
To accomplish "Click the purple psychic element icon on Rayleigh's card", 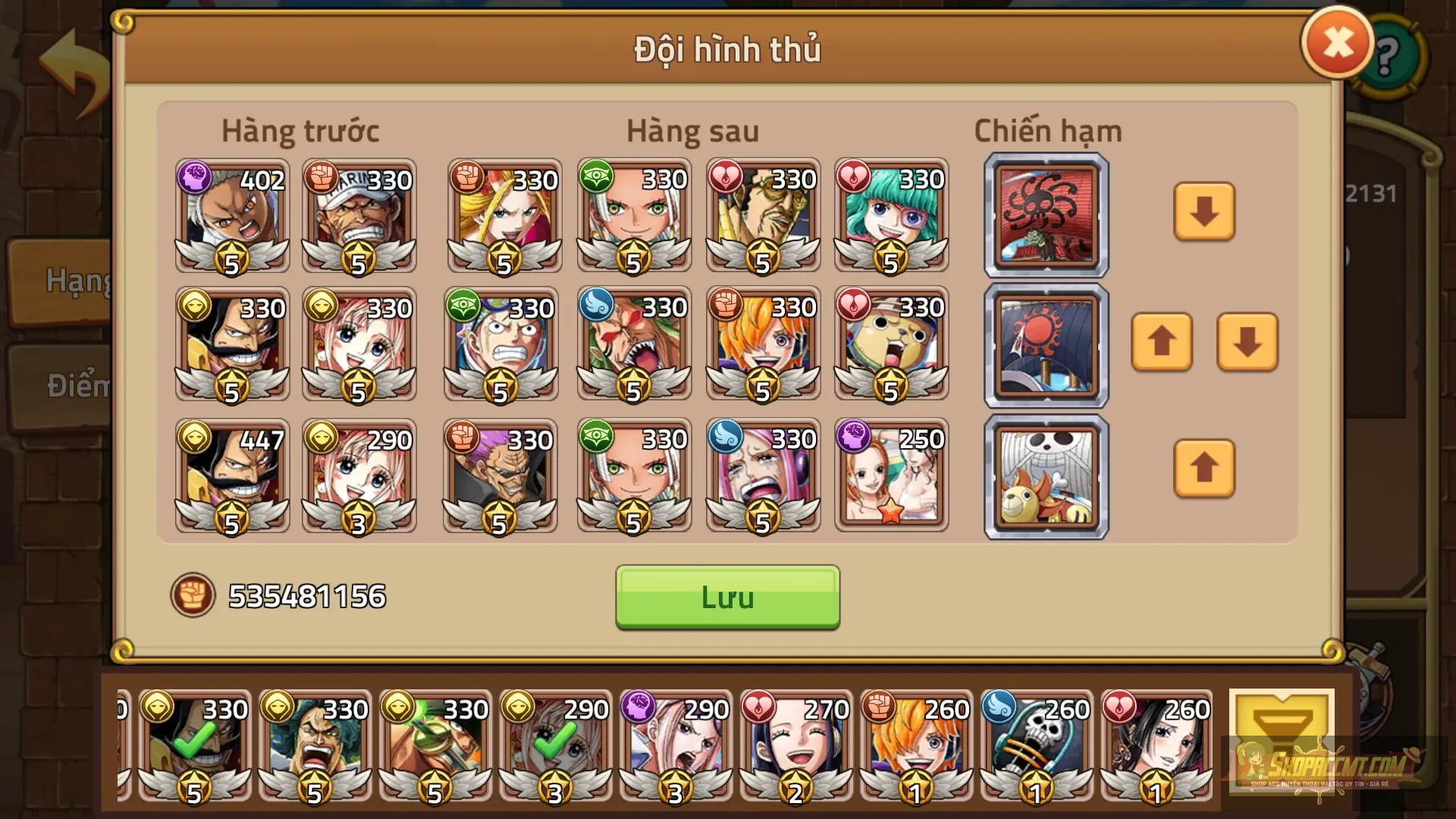I will coord(195,177).
